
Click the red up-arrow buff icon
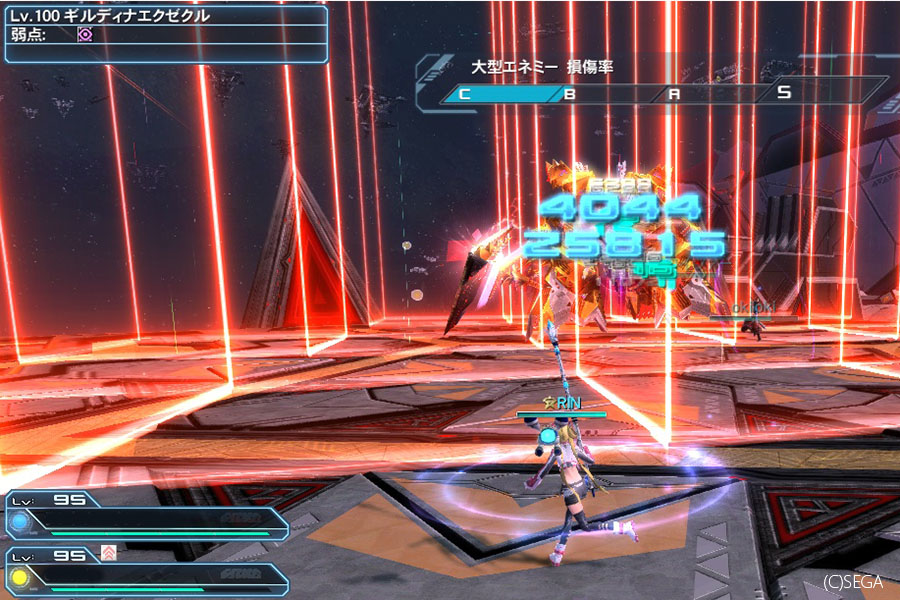(109, 553)
